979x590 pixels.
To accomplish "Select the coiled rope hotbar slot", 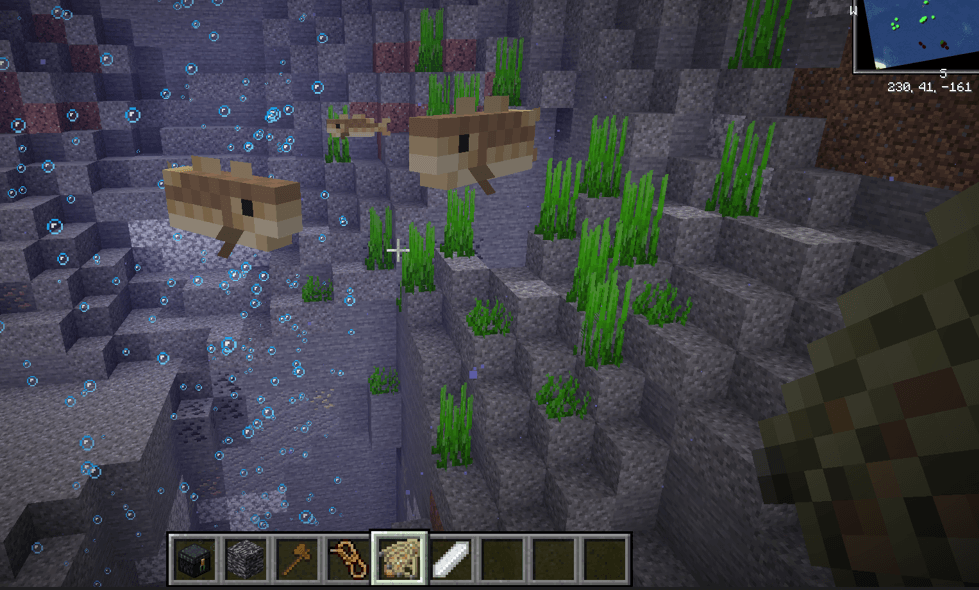I will click(347, 558).
